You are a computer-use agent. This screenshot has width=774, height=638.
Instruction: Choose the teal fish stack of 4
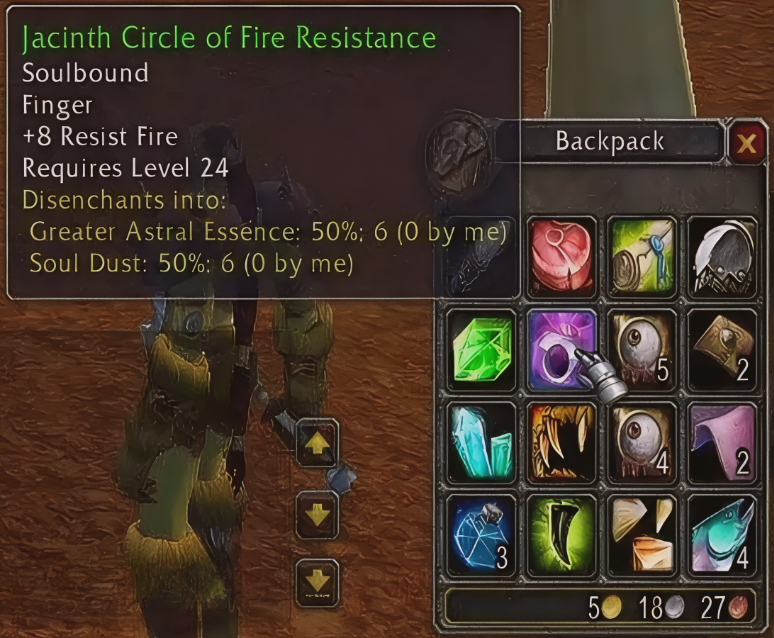[722, 533]
